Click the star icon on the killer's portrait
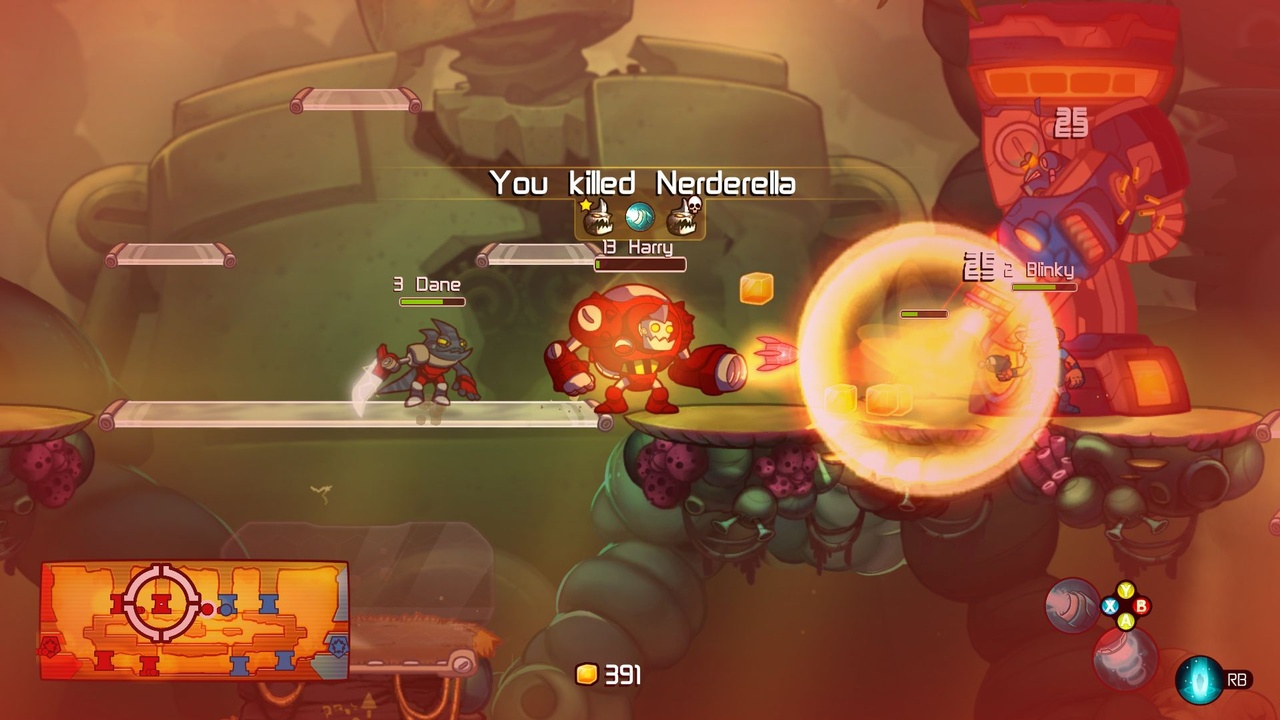This screenshot has width=1280, height=720. pyautogui.click(x=585, y=205)
